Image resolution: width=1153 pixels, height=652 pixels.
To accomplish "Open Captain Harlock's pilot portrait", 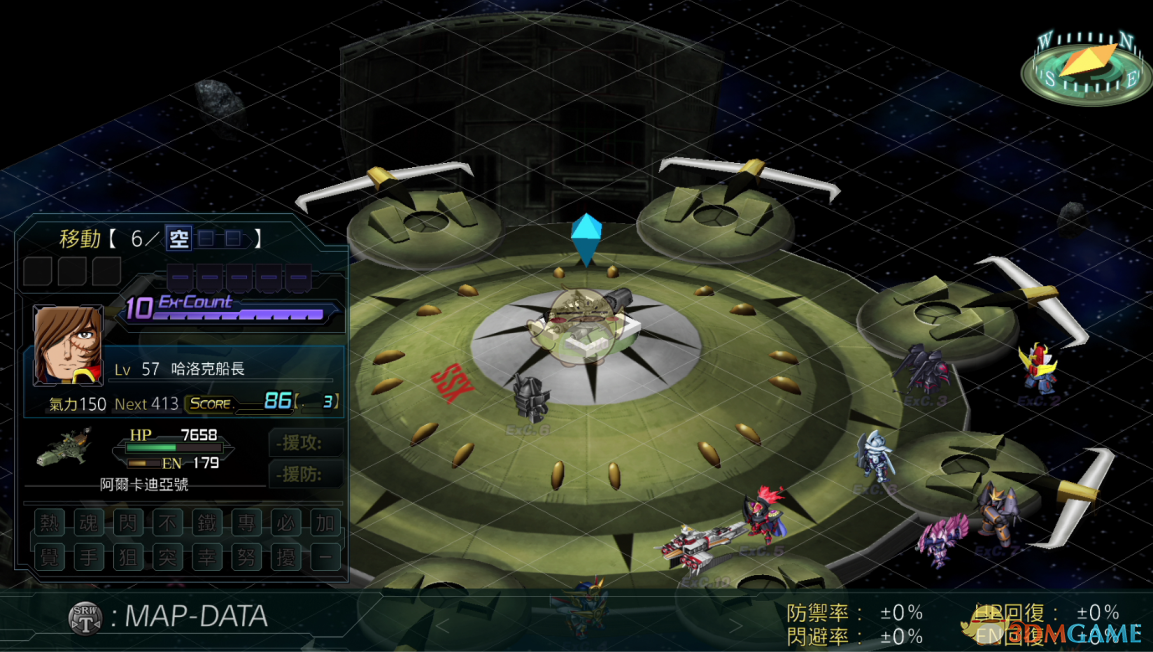I will pyautogui.click(x=68, y=345).
